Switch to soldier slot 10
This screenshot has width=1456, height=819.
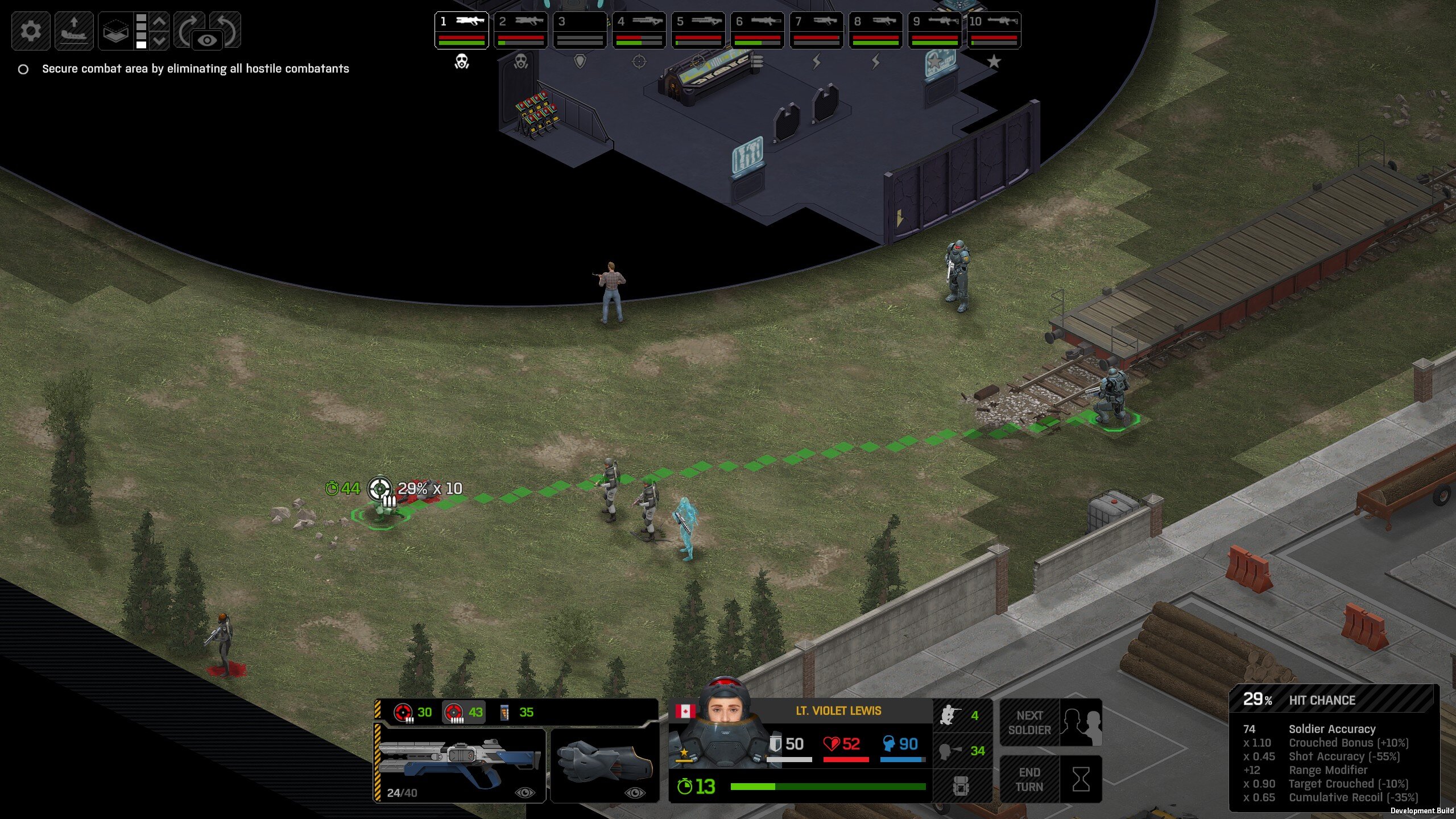tap(994, 30)
